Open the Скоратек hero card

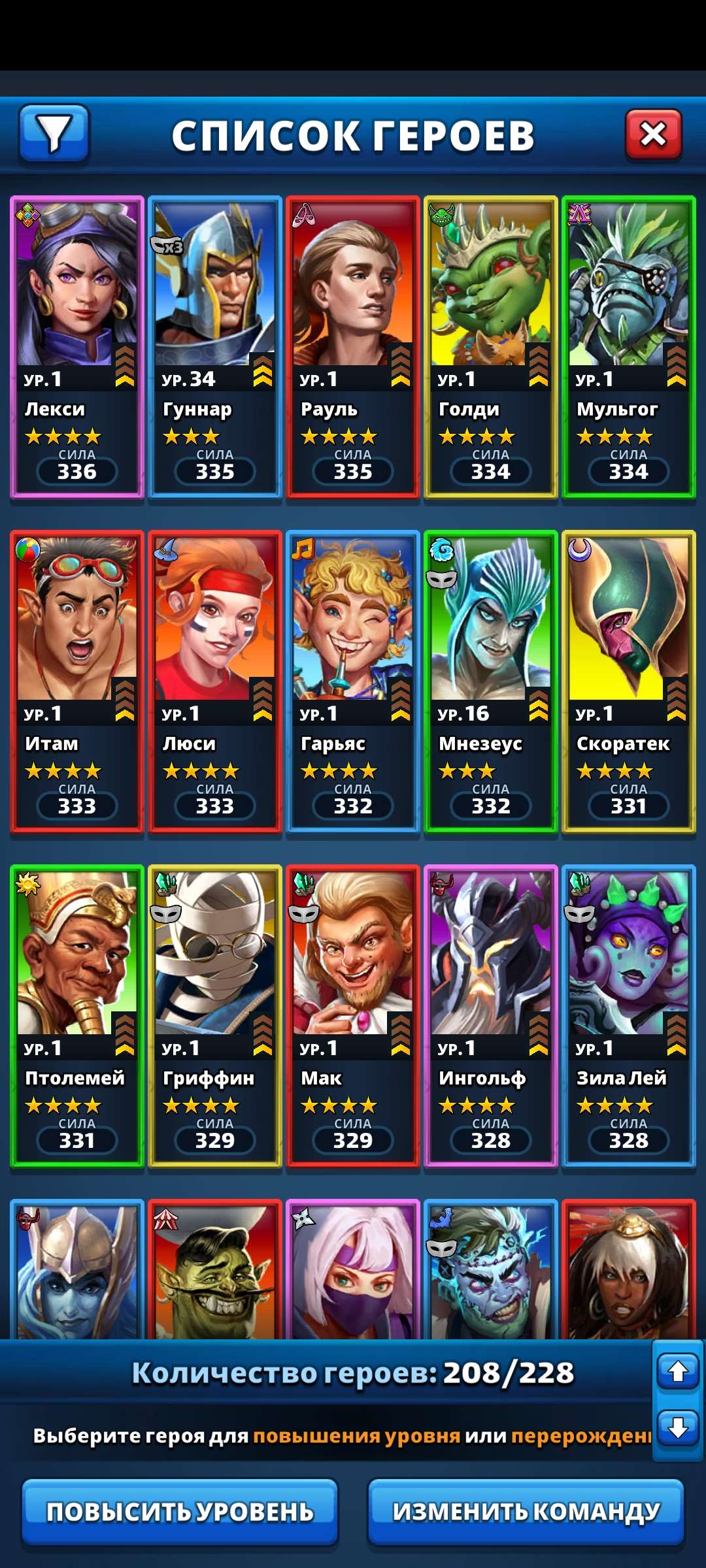[x=629, y=681]
